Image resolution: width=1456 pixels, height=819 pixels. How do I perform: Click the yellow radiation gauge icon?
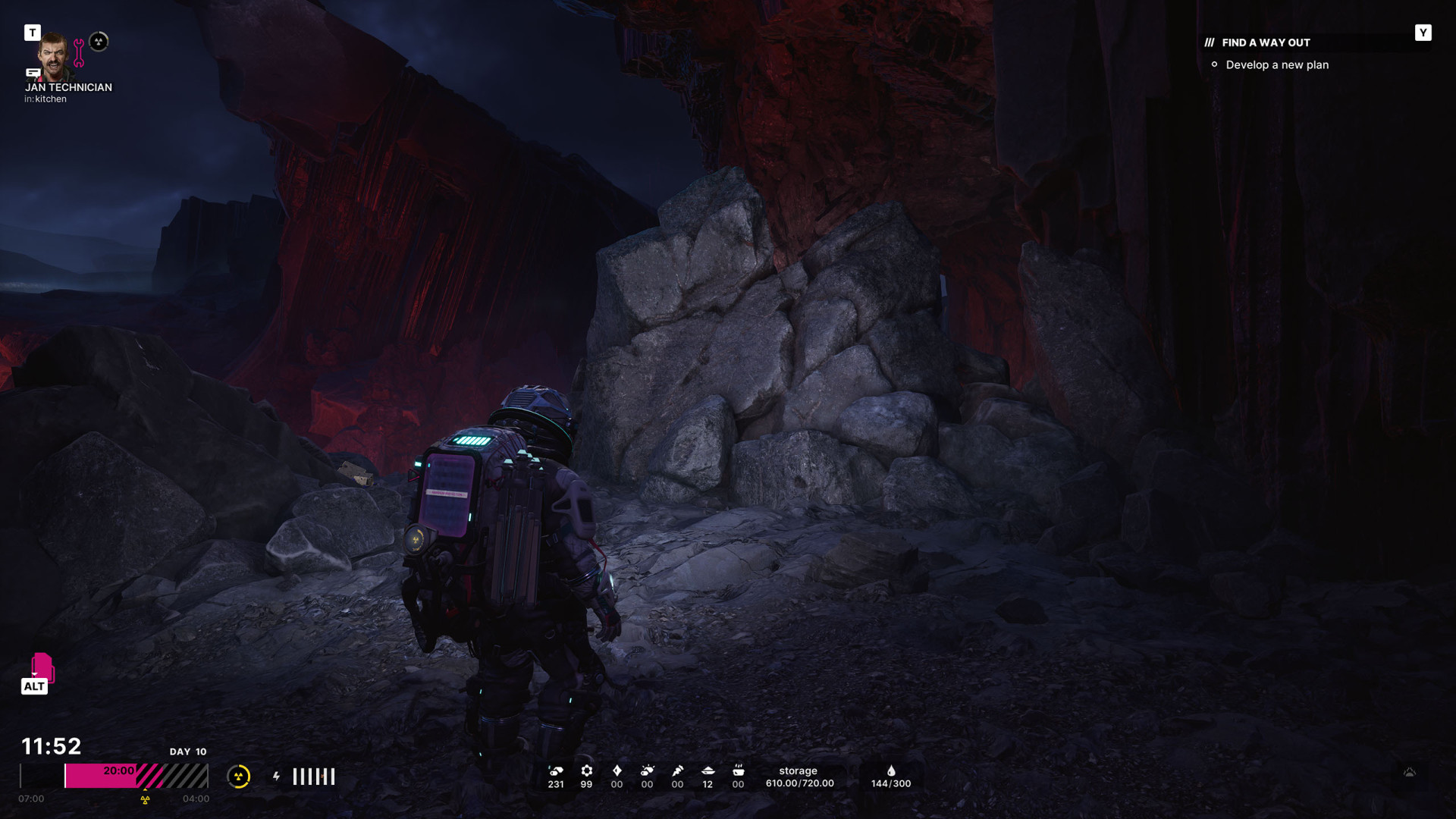(239, 776)
